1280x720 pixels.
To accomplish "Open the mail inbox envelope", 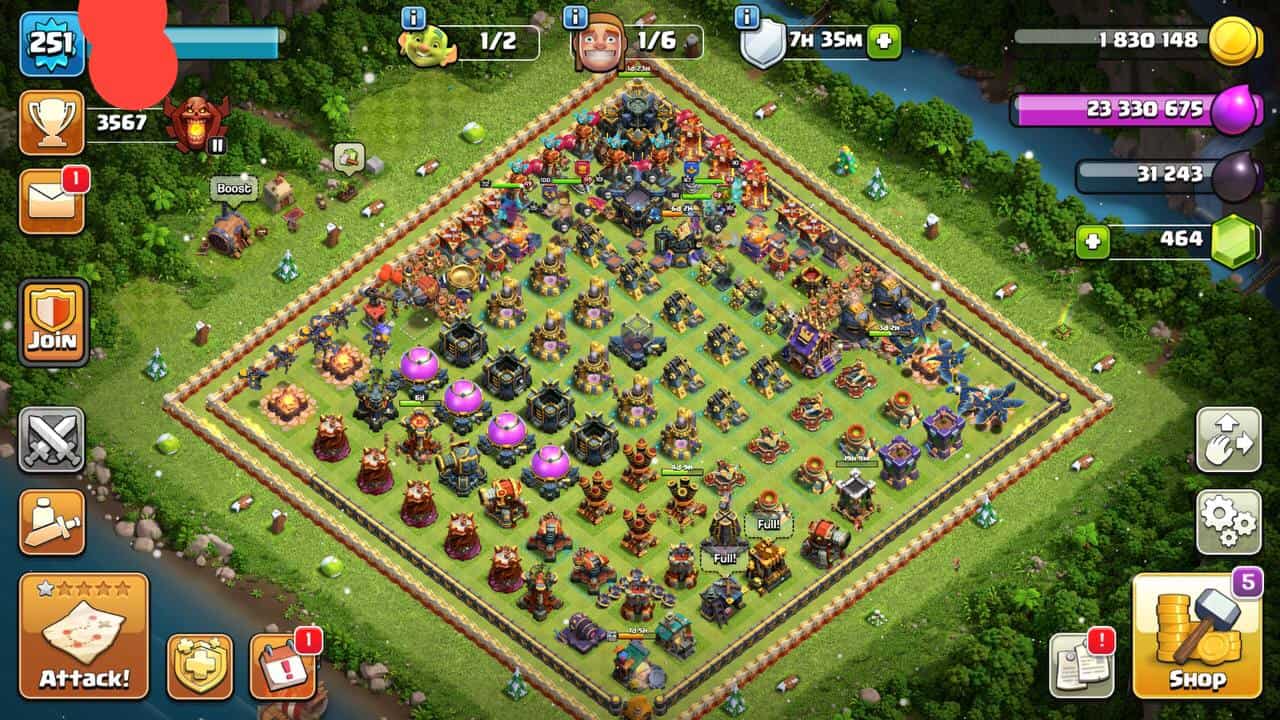I will (x=51, y=202).
